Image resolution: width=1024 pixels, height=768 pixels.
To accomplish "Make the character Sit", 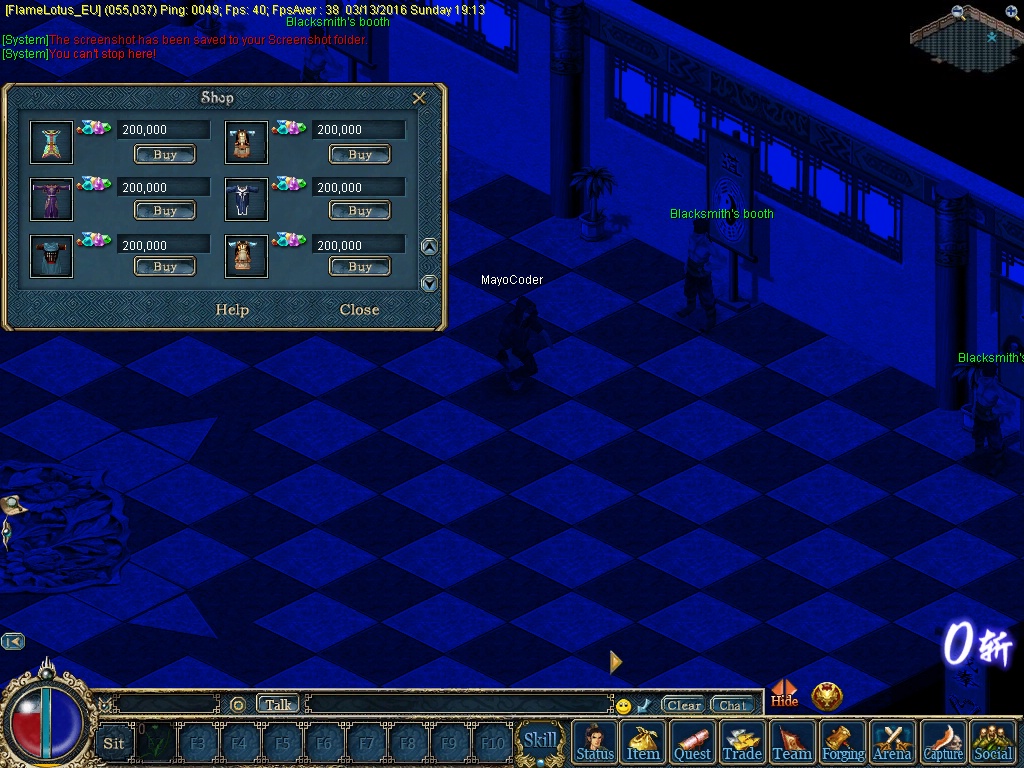I will 114,743.
